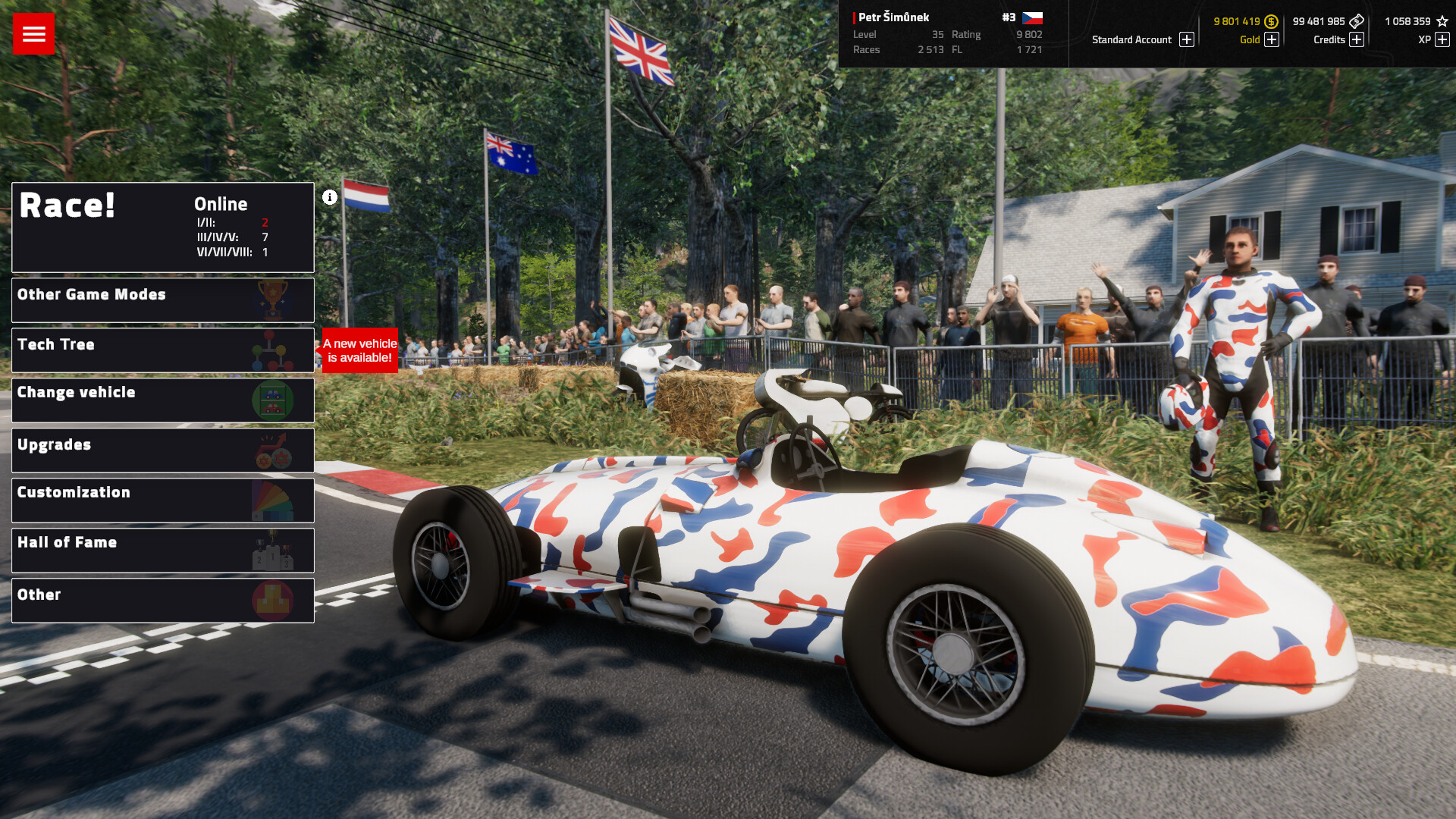Open the Tech Tree

[162, 350]
